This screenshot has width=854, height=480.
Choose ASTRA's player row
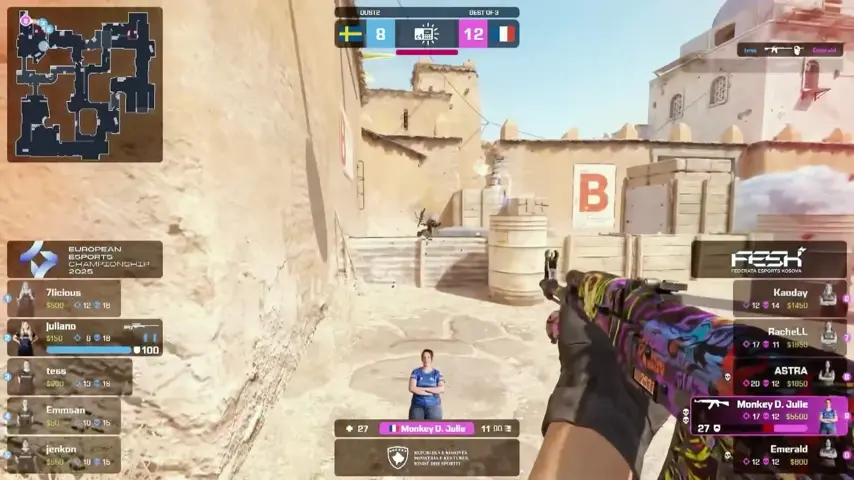[790, 376]
